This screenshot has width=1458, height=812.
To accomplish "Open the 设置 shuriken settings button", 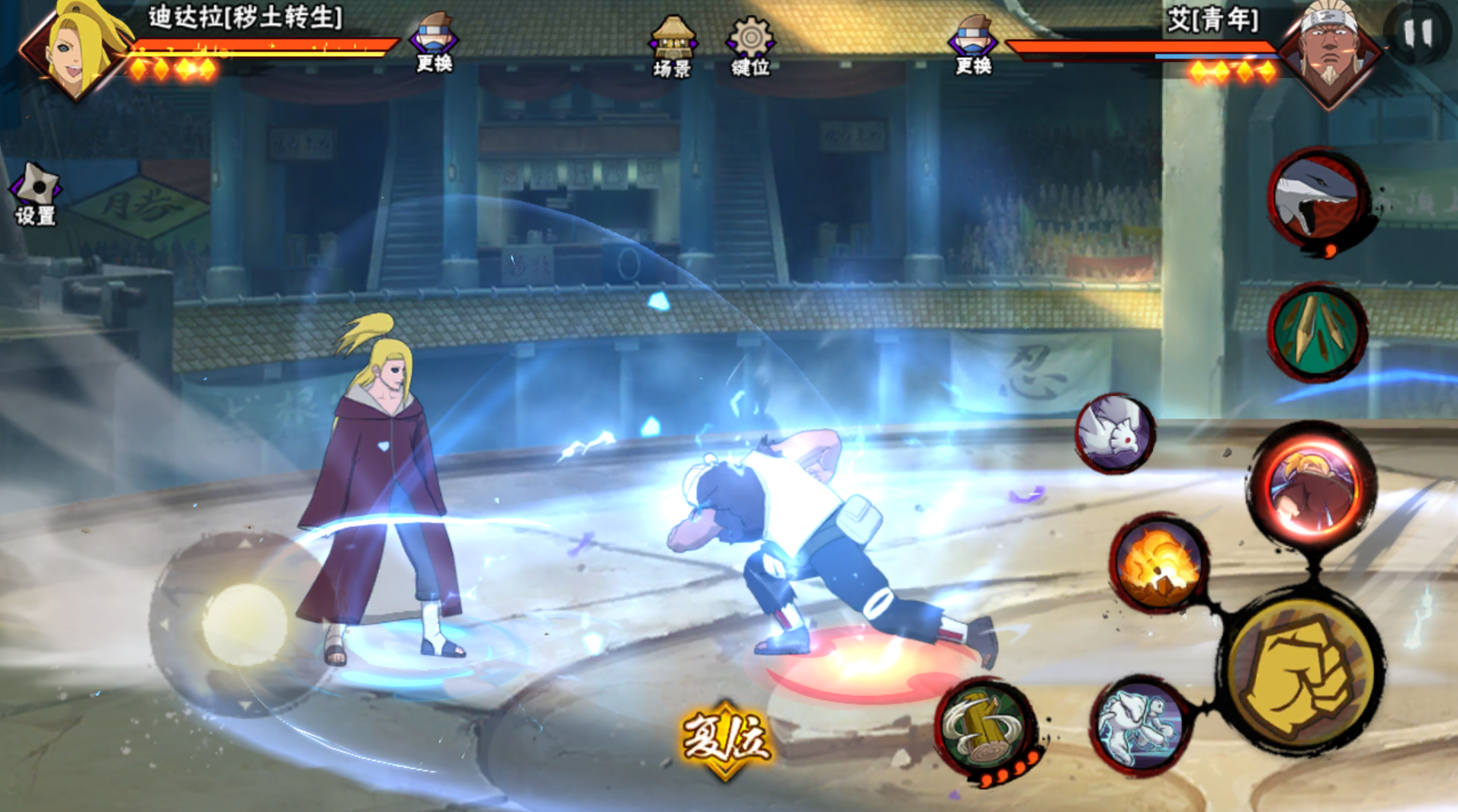I will 35,194.
